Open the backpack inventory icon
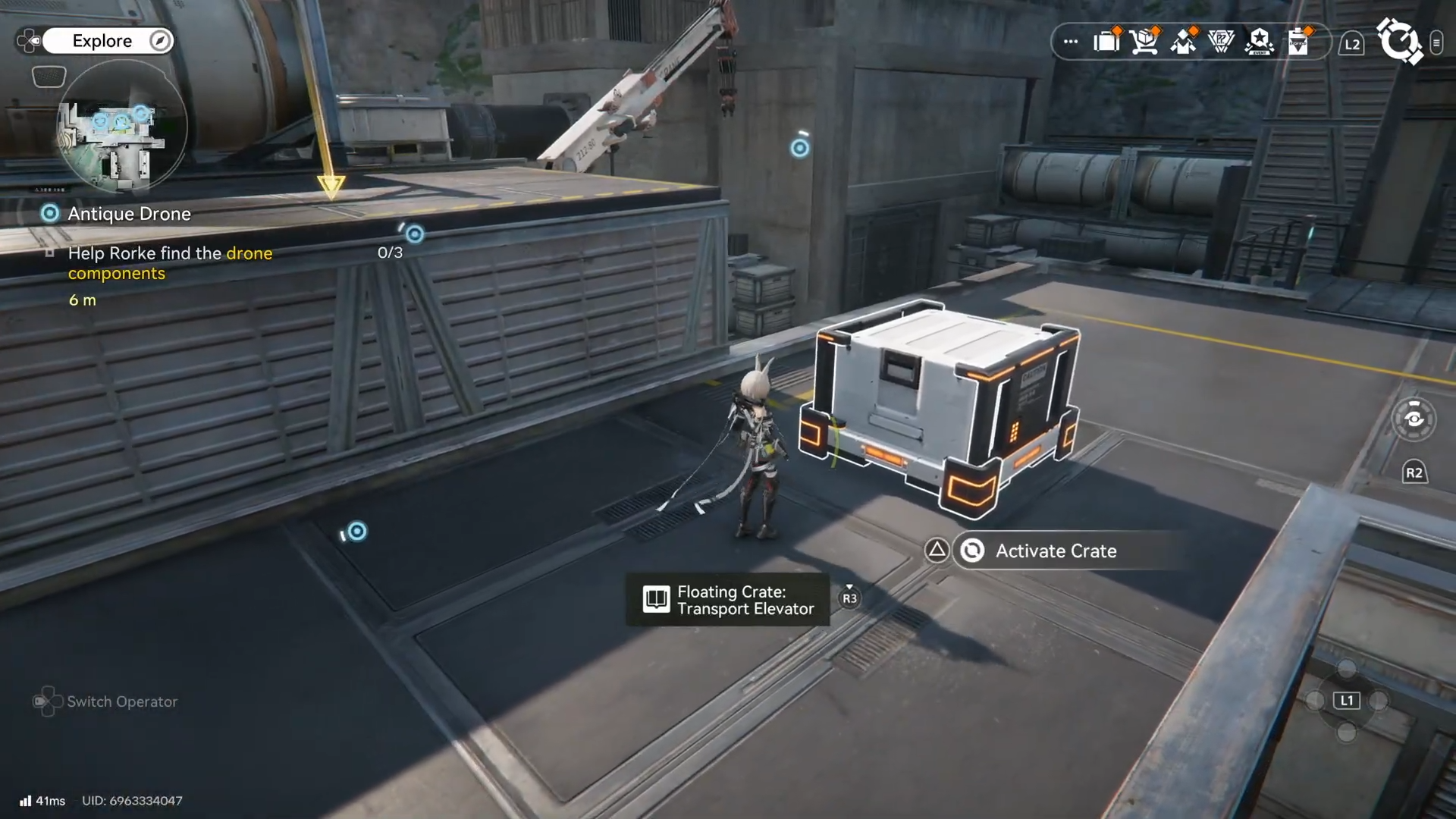Image resolution: width=1456 pixels, height=819 pixels. (x=1107, y=41)
